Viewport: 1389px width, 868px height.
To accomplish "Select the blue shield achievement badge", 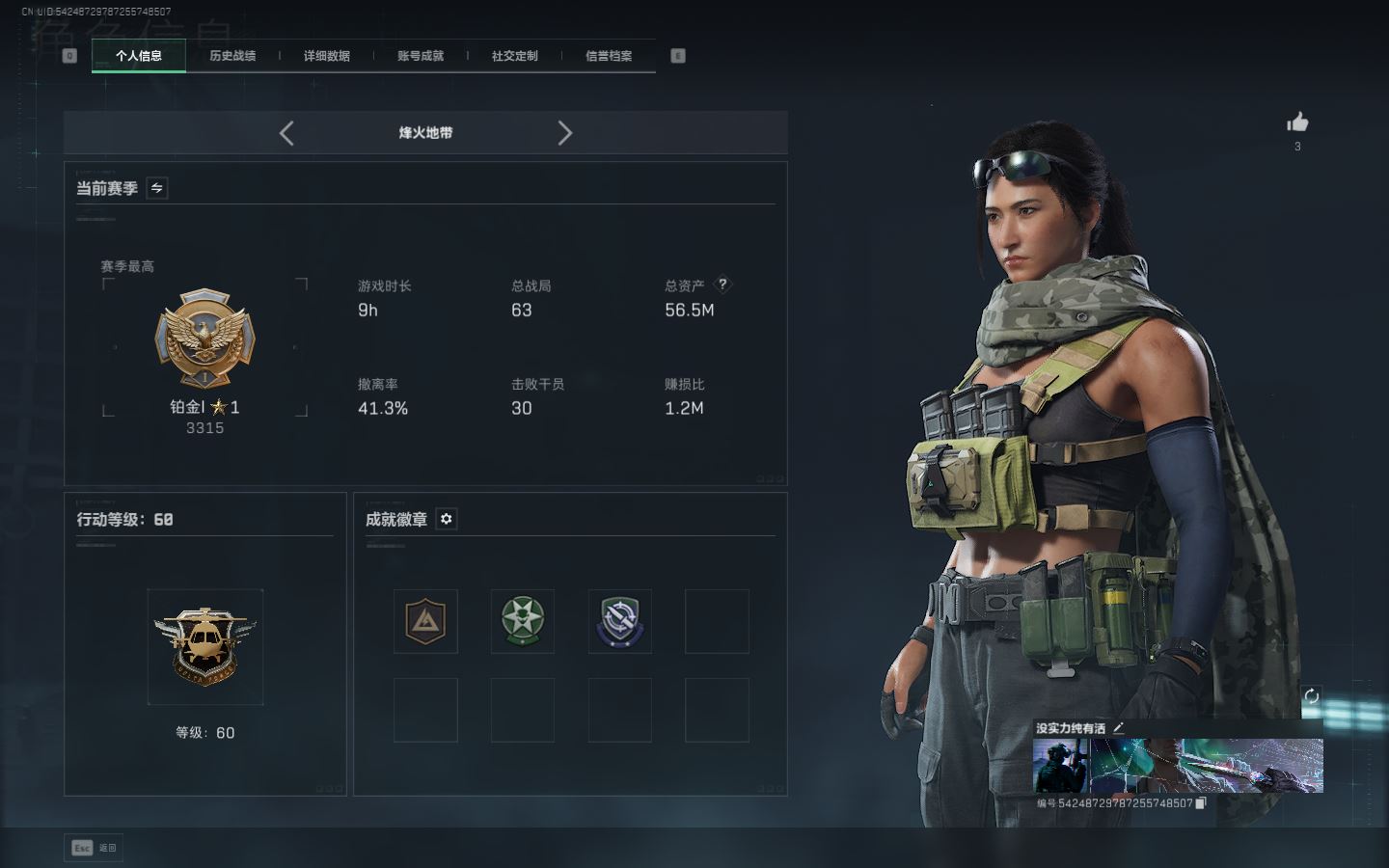I will pos(619,621).
